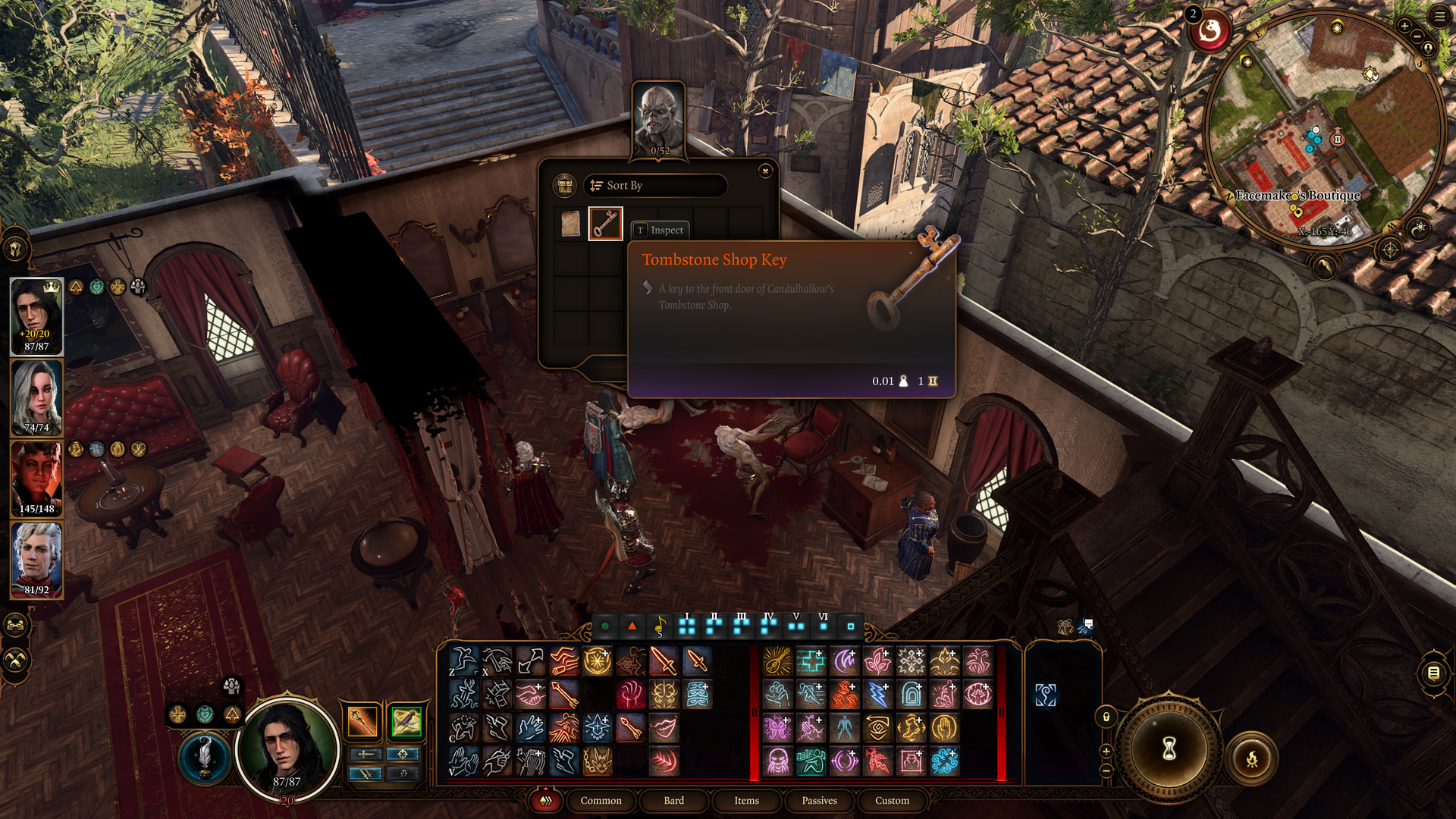Screen dimensions: 1456x819
Task: Select the equipped staff weapon slot
Action: click(362, 721)
